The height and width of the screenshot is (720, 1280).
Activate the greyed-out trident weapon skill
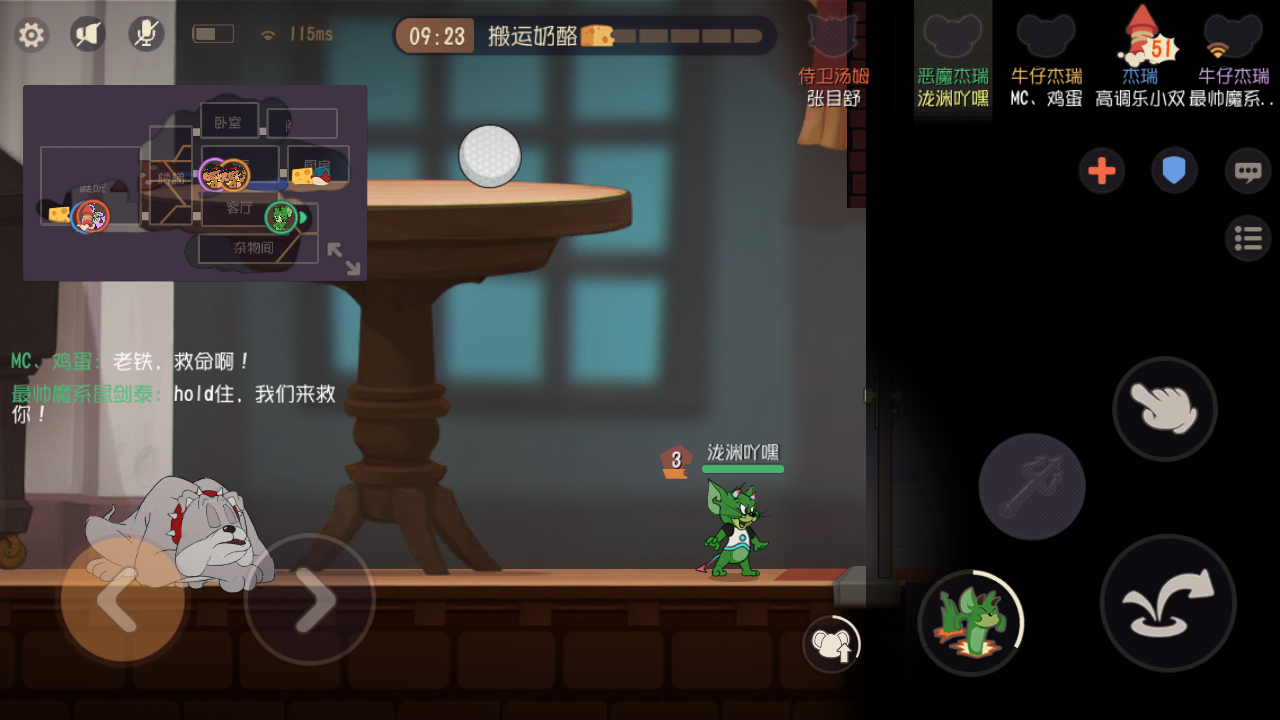coord(1031,487)
